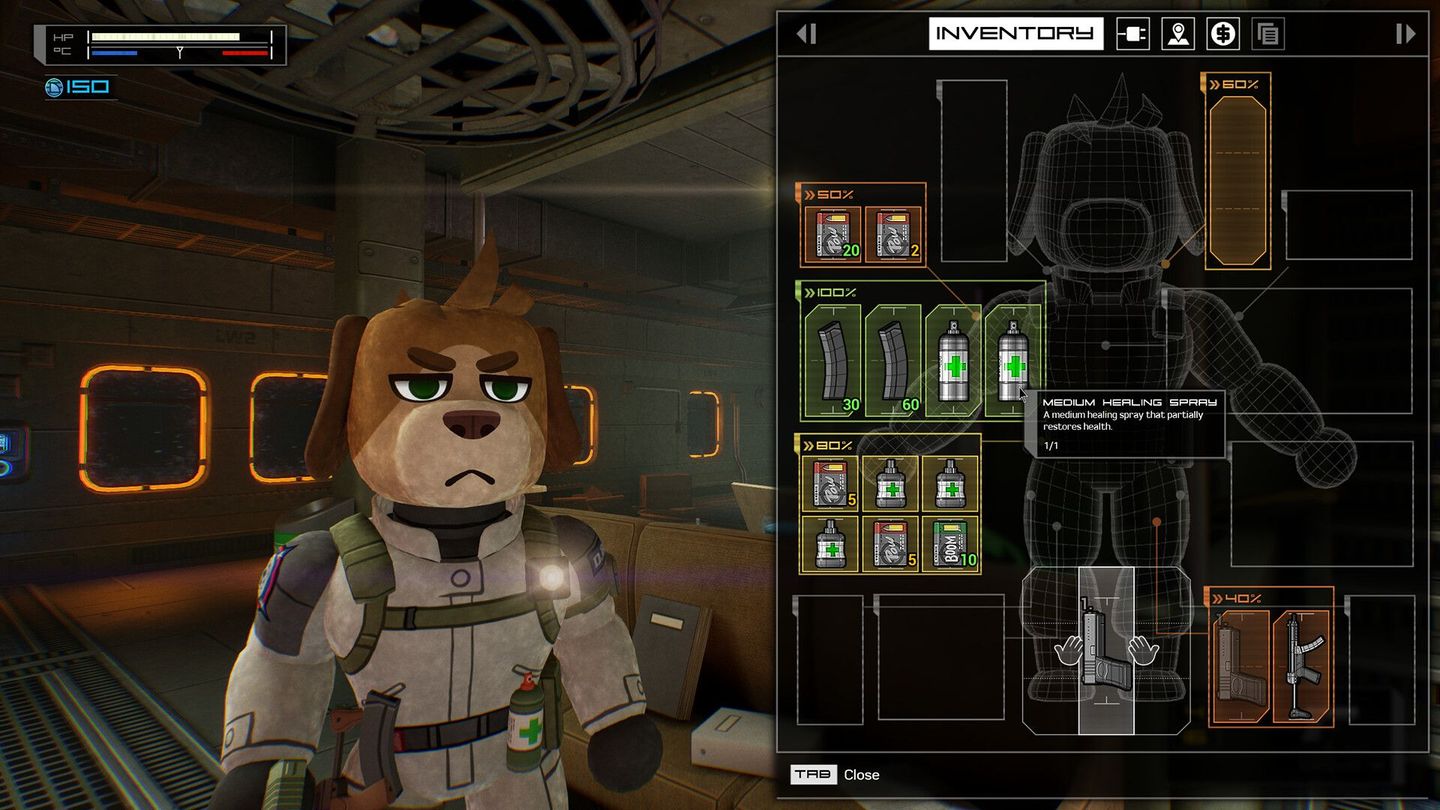Click the dollar sign currency icon
1440x810 pixels.
[1222, 33]
